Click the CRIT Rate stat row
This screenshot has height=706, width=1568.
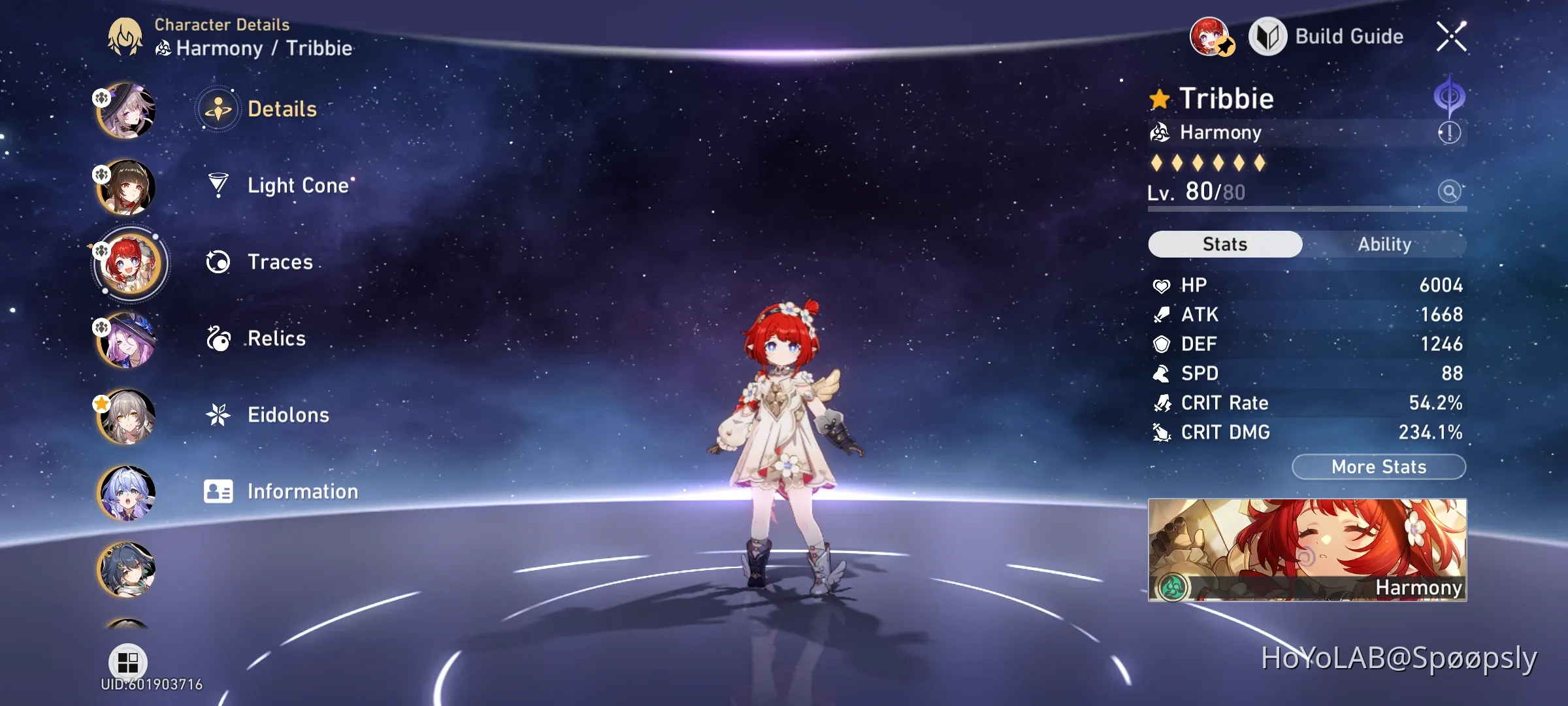[x=1307, y=403]
